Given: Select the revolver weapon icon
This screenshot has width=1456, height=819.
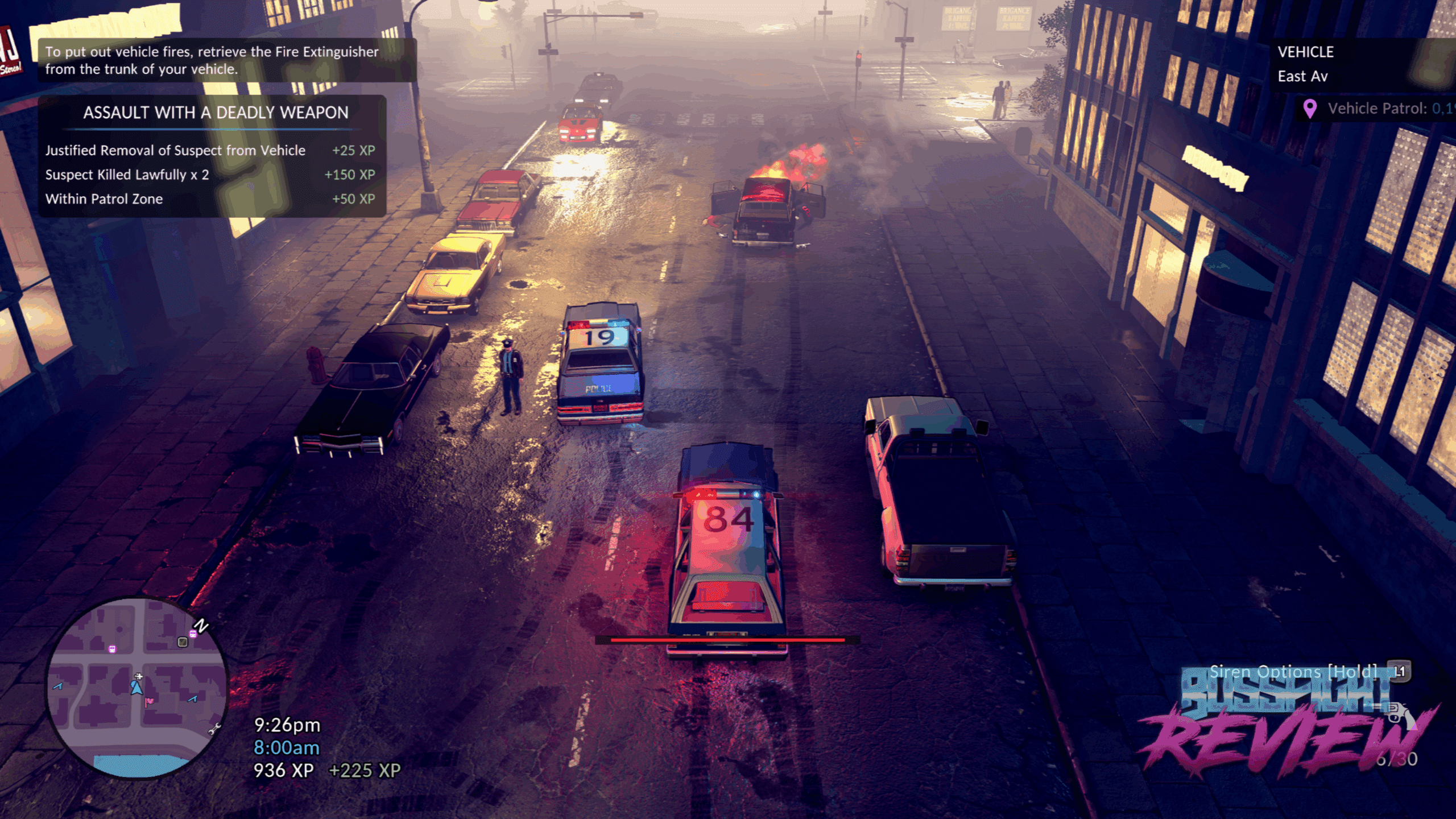Looking at the screenshot, I should point(1400,714).
